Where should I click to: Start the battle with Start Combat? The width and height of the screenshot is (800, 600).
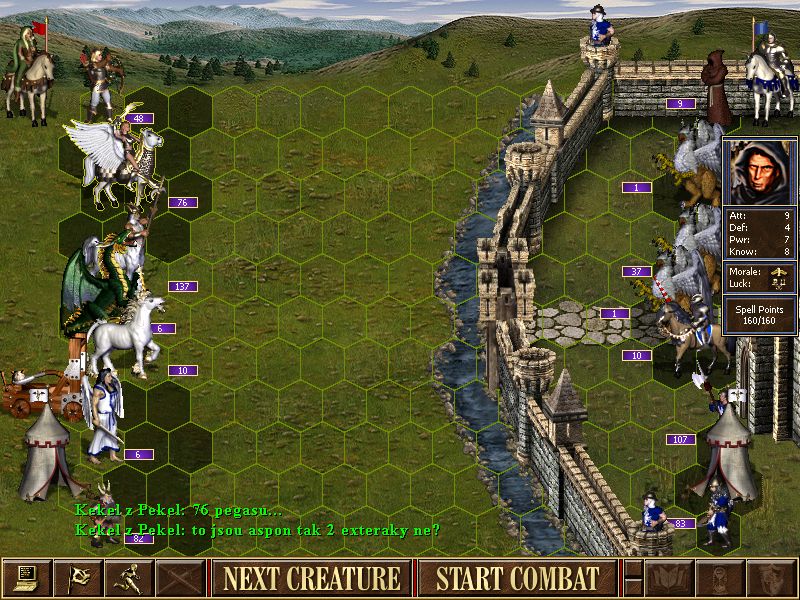[517, 578]
